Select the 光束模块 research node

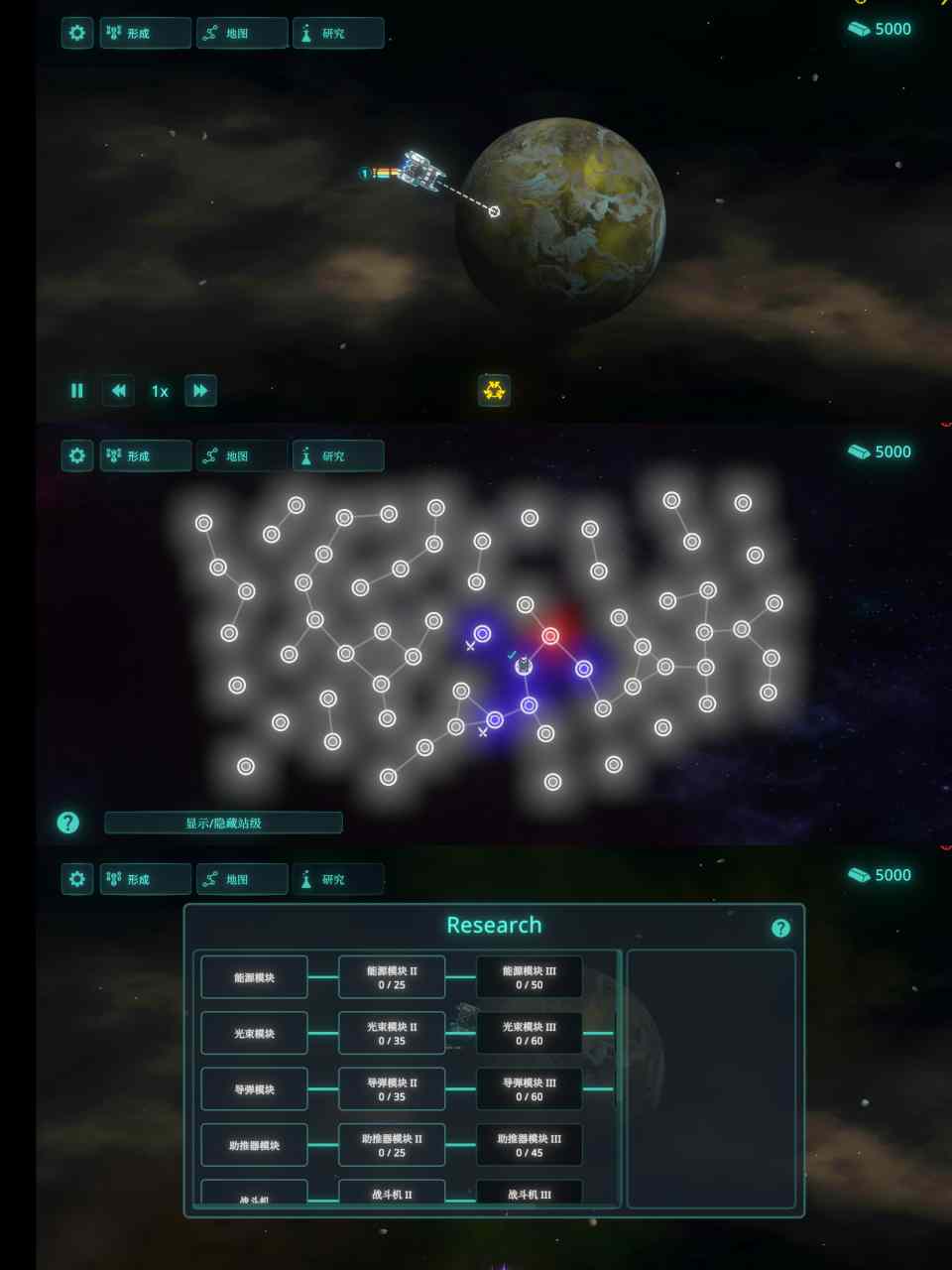[254, 1033]
